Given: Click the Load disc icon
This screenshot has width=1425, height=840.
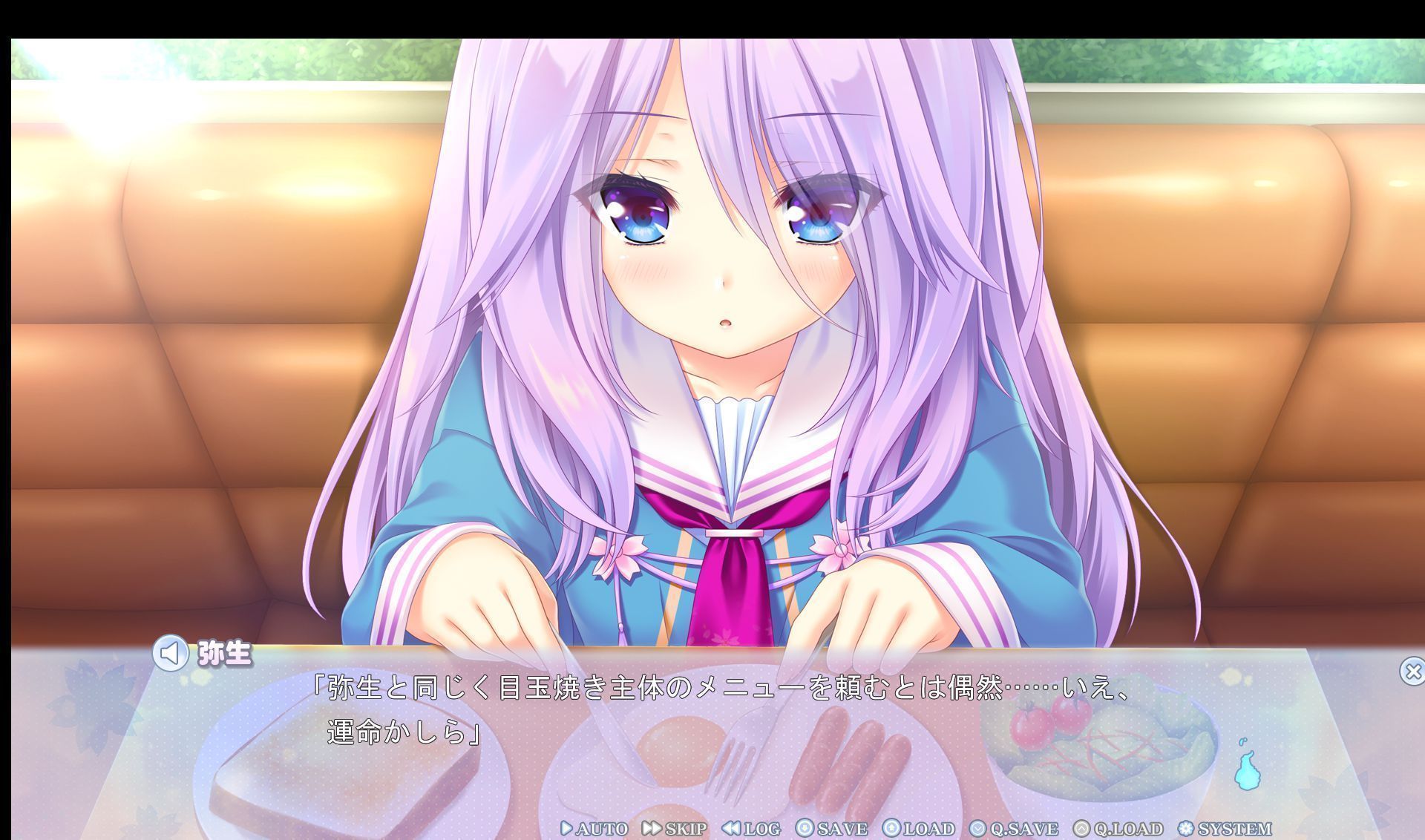Looking at the screenshot, I should (x=891, y=828).
